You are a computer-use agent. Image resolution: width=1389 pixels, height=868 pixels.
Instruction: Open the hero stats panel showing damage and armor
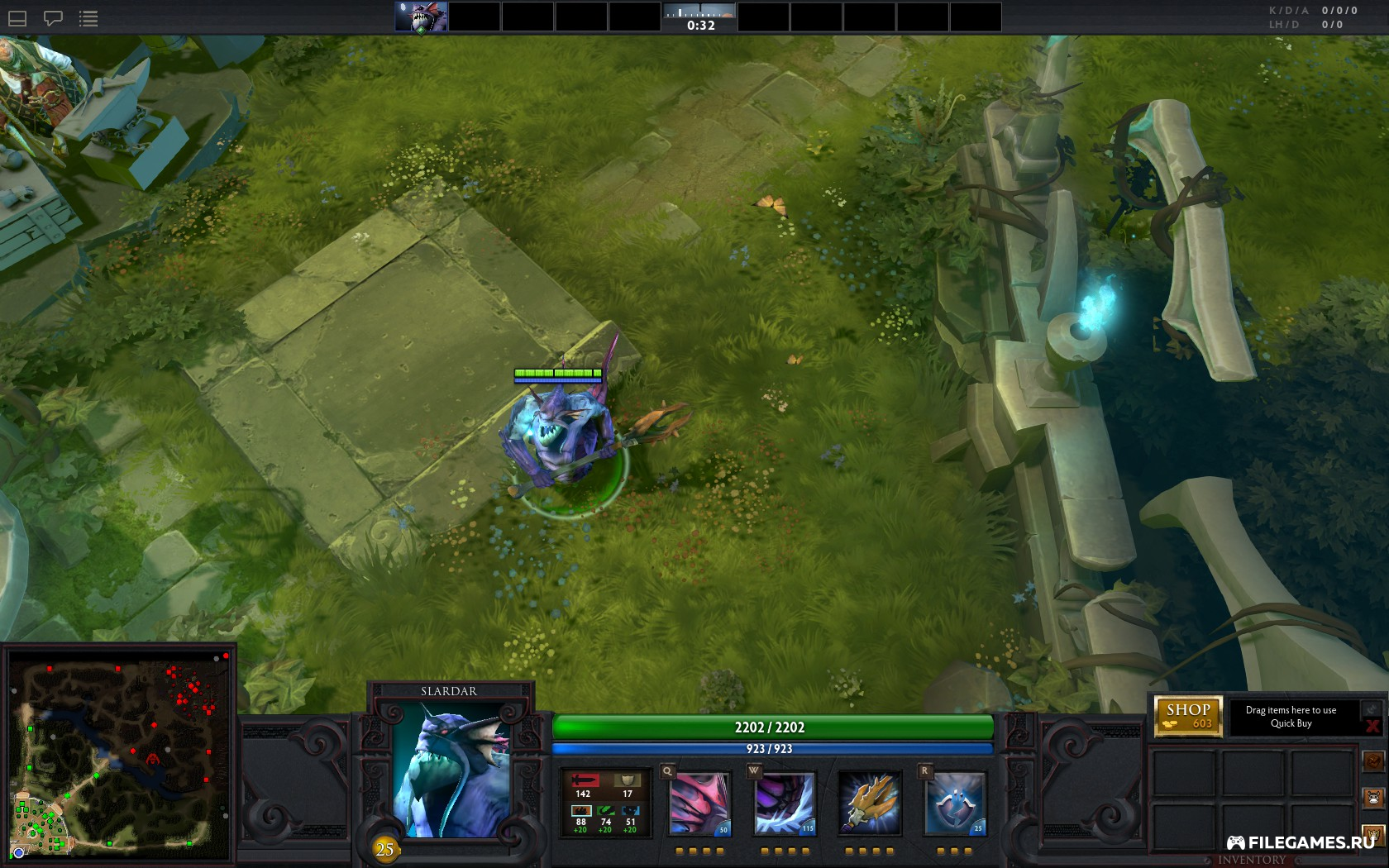[605, 804]
